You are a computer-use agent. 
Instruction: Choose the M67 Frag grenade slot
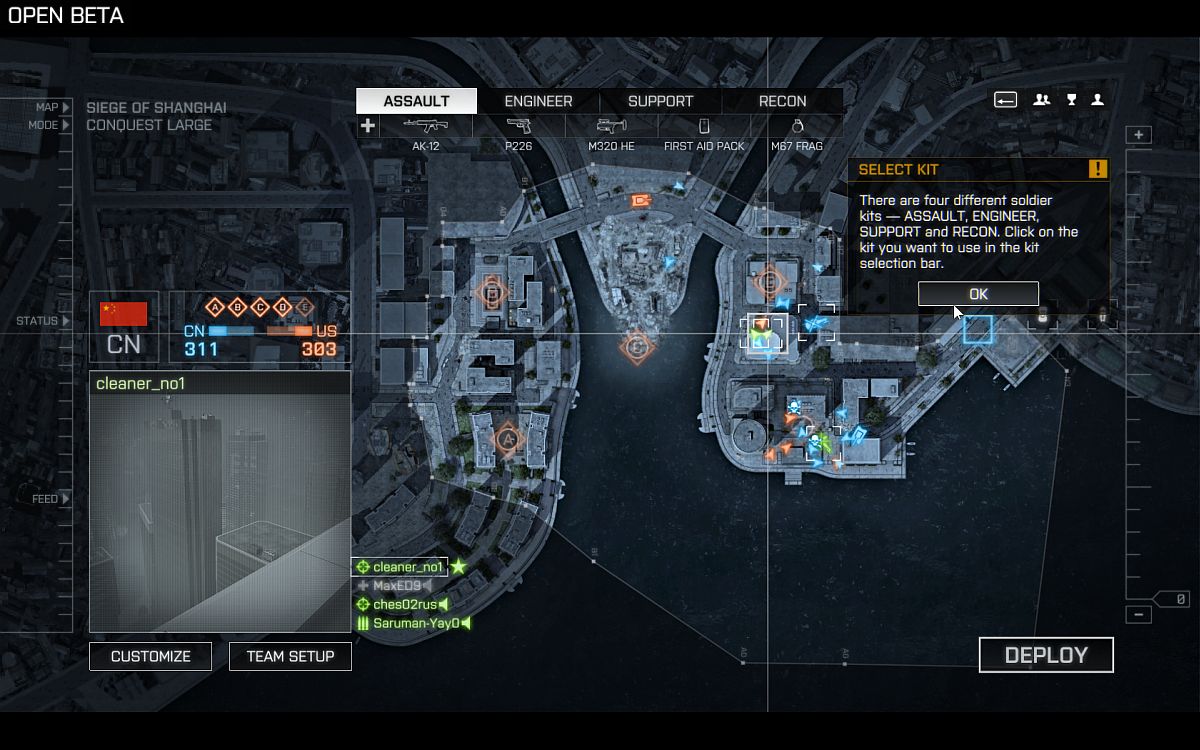click(797, 131)
